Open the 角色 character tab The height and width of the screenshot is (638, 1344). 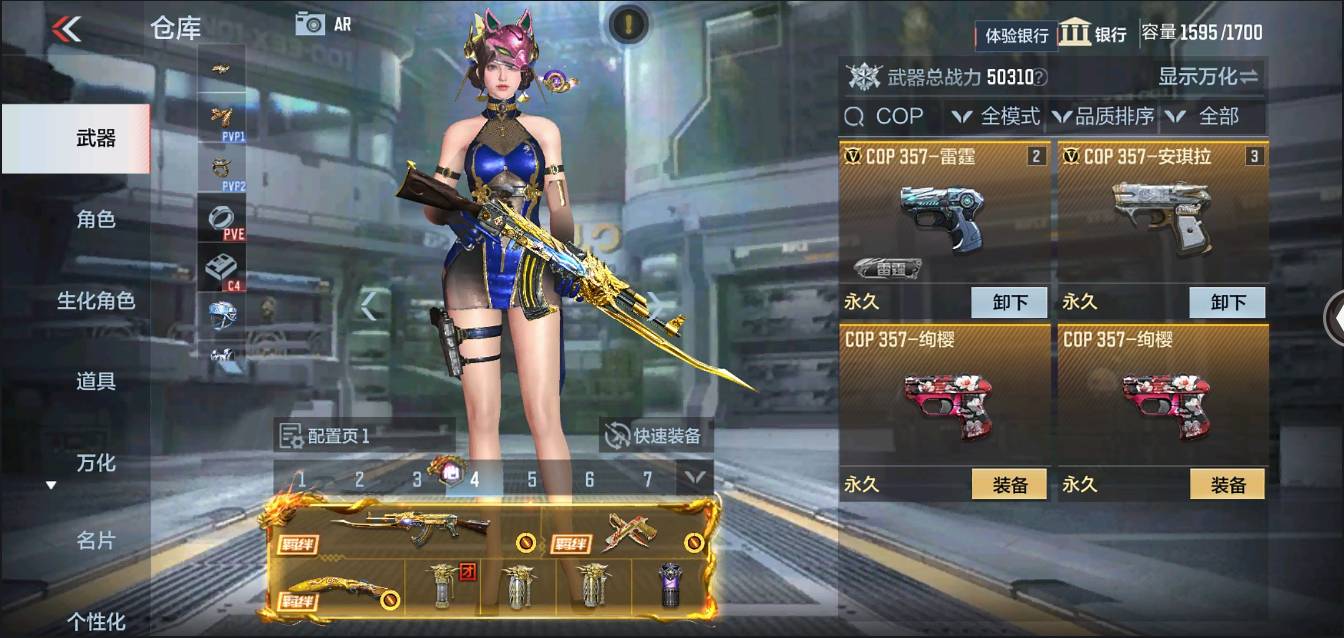coord(96,219)
